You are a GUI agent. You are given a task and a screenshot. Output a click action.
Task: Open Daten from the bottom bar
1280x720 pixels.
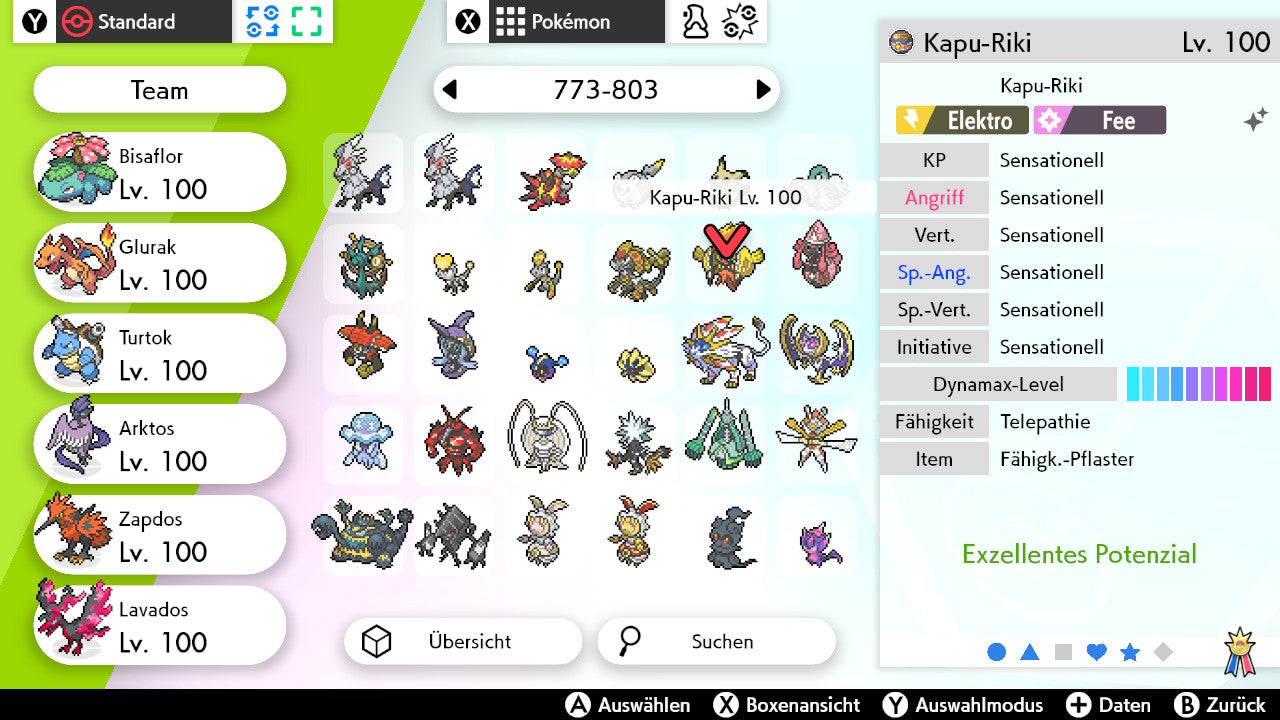click(x=1110, y=705)
